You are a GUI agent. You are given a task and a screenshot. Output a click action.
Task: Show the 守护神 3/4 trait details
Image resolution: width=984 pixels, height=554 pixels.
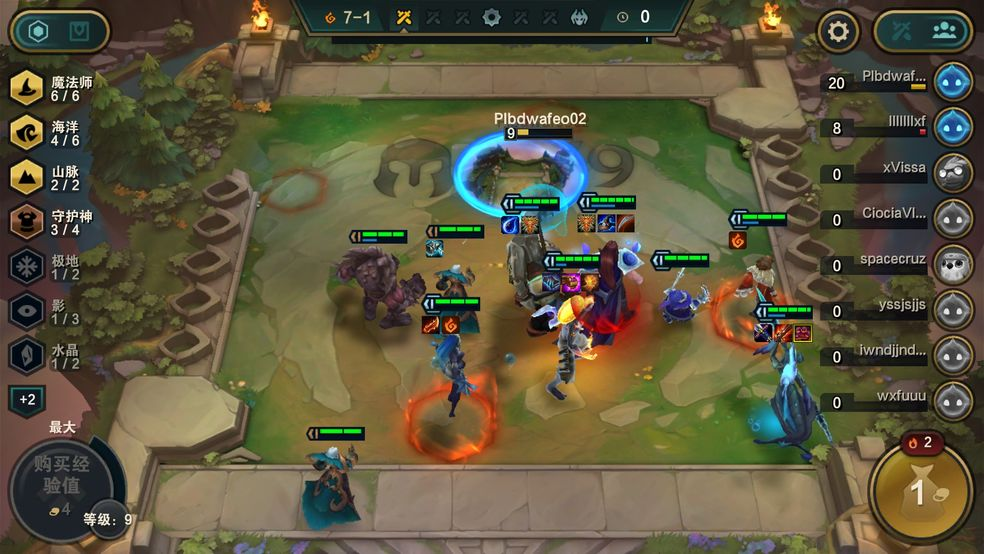[x=28, y=221]
